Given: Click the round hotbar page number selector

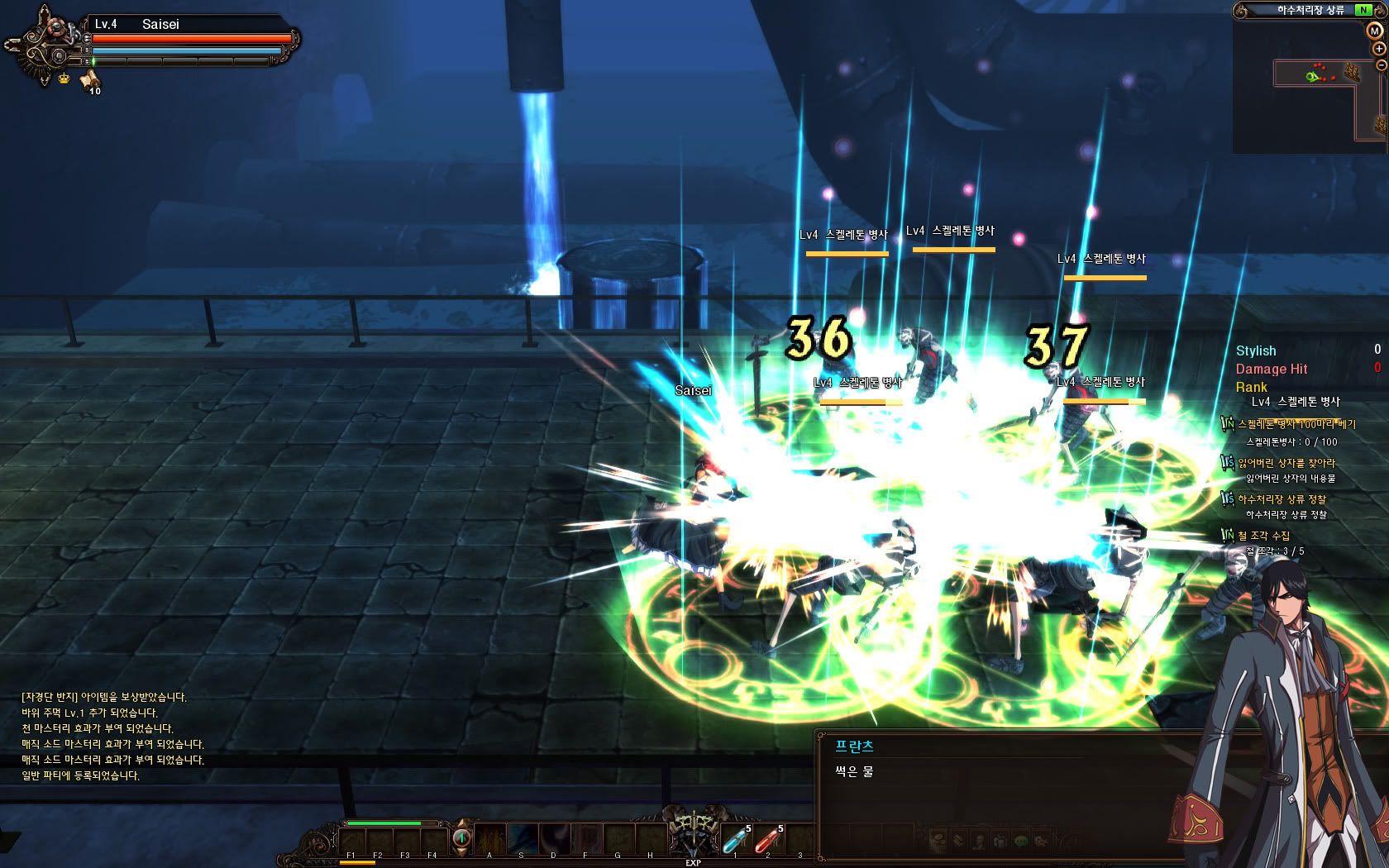Looking at the screenshot, I should [x=461, y=838].
